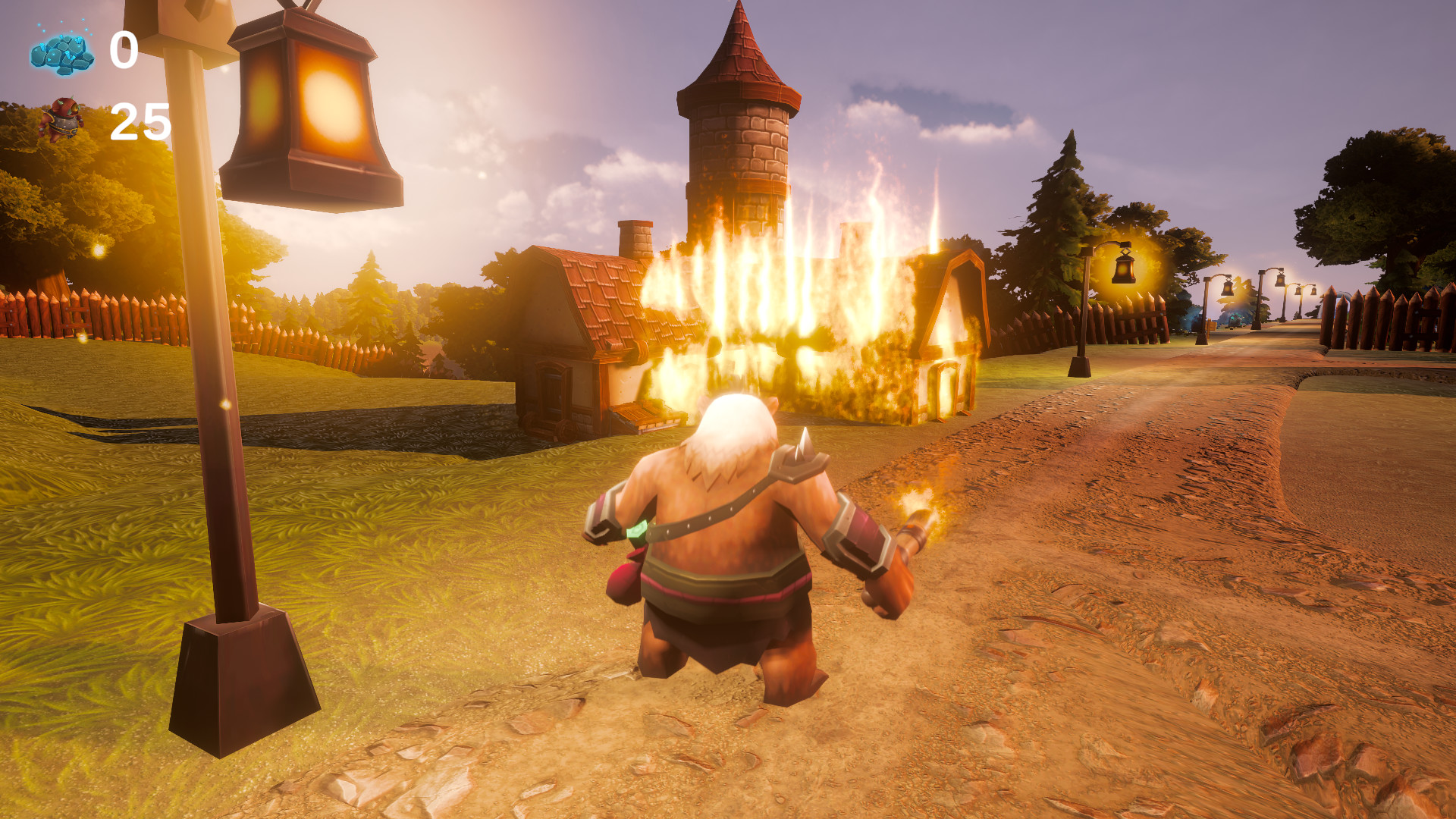1456x819 pixels.
Task: Click the counter showing 25
Action: tap(140, 120)
